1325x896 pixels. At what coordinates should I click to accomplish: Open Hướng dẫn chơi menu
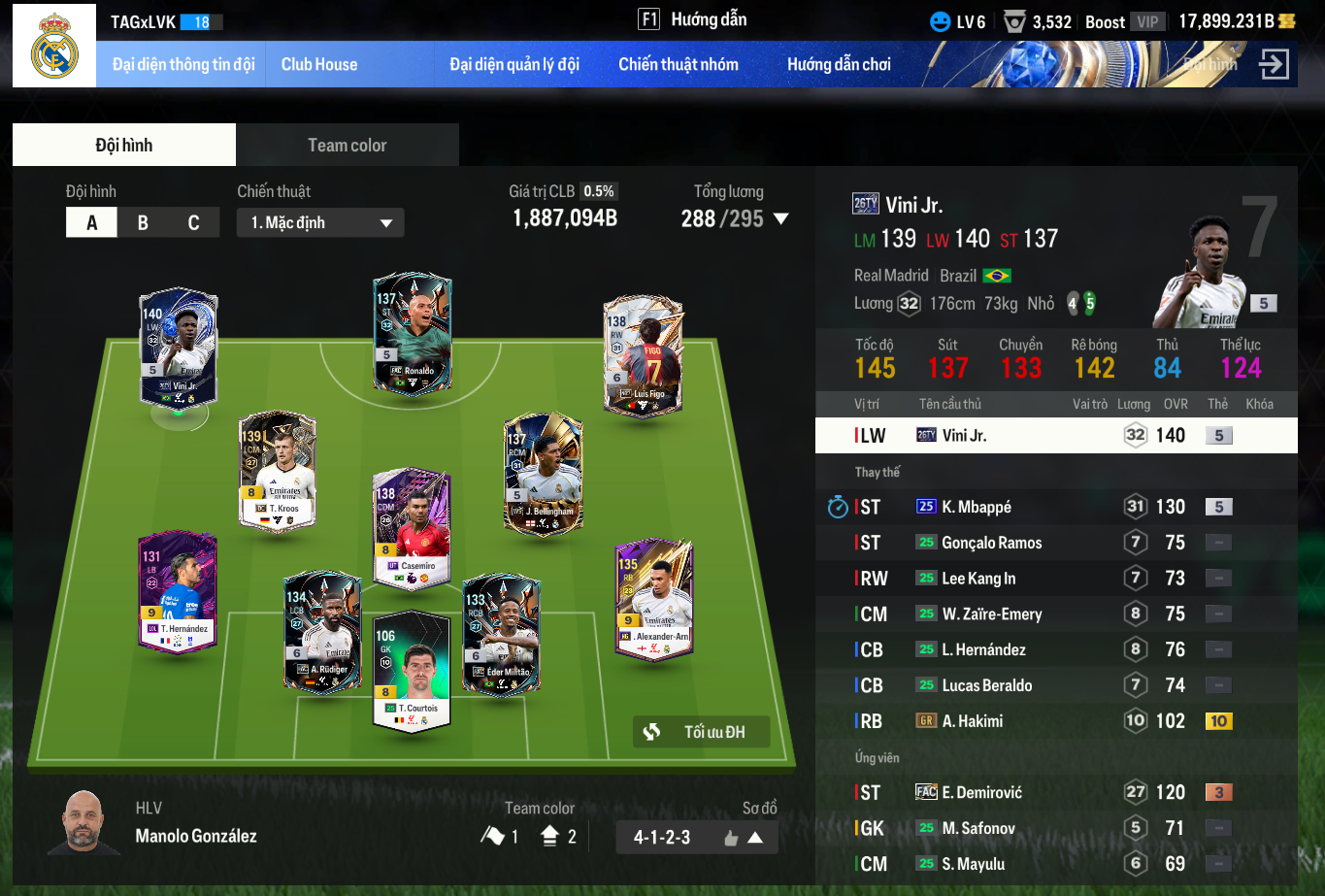pyautogui.click(x=839, y=65)
